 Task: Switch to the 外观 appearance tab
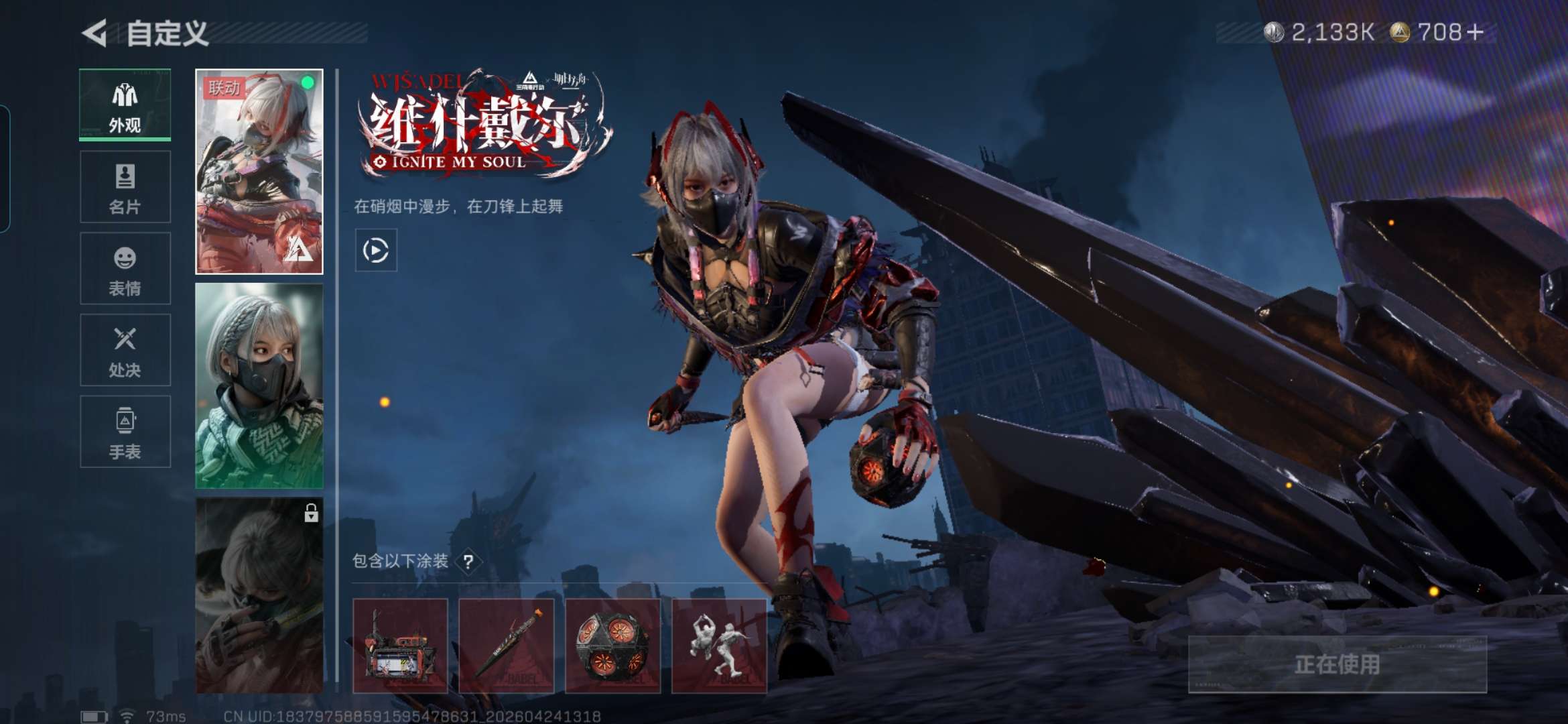125,105
